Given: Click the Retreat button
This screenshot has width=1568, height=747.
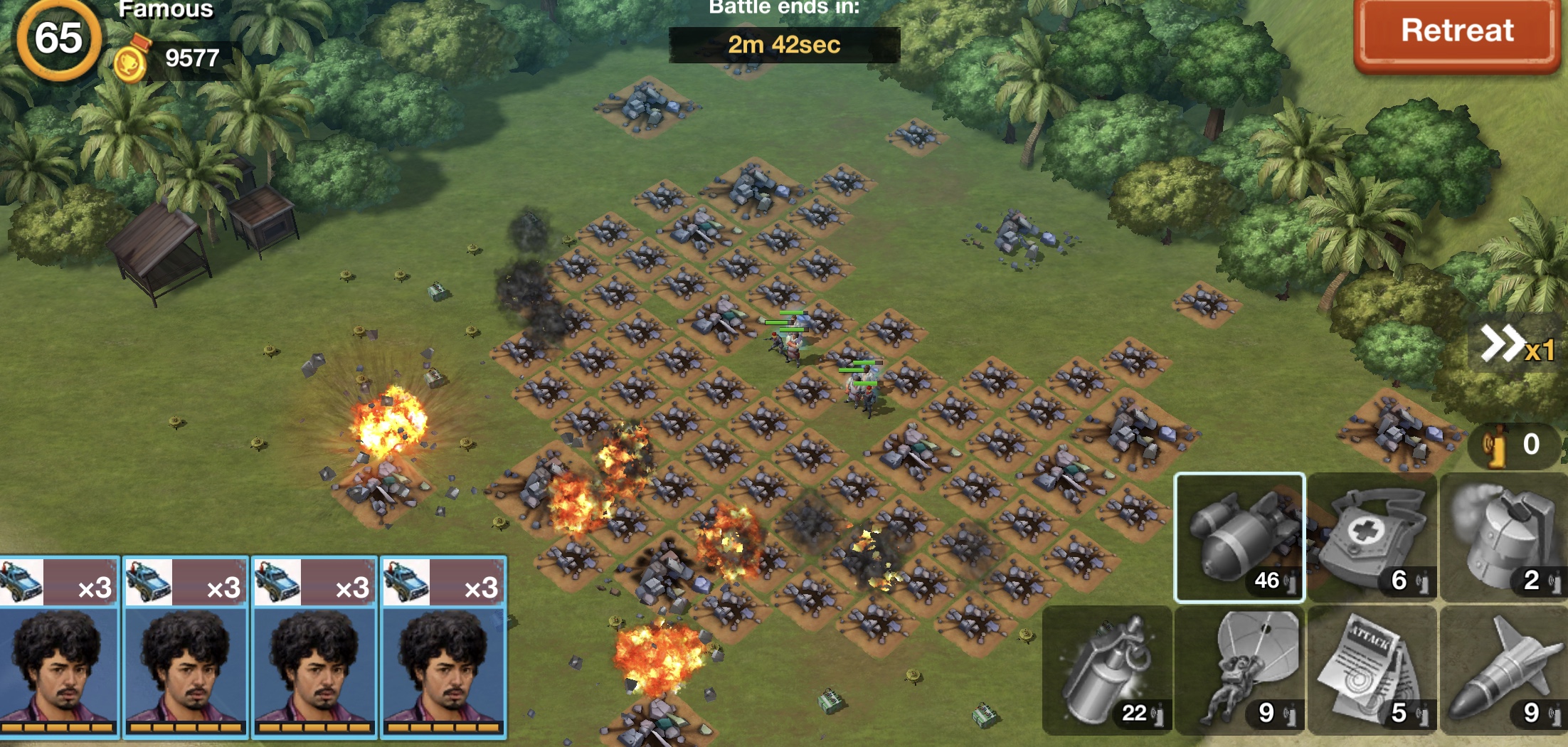Looking at the screenshot, I should tap(1456, 33).
